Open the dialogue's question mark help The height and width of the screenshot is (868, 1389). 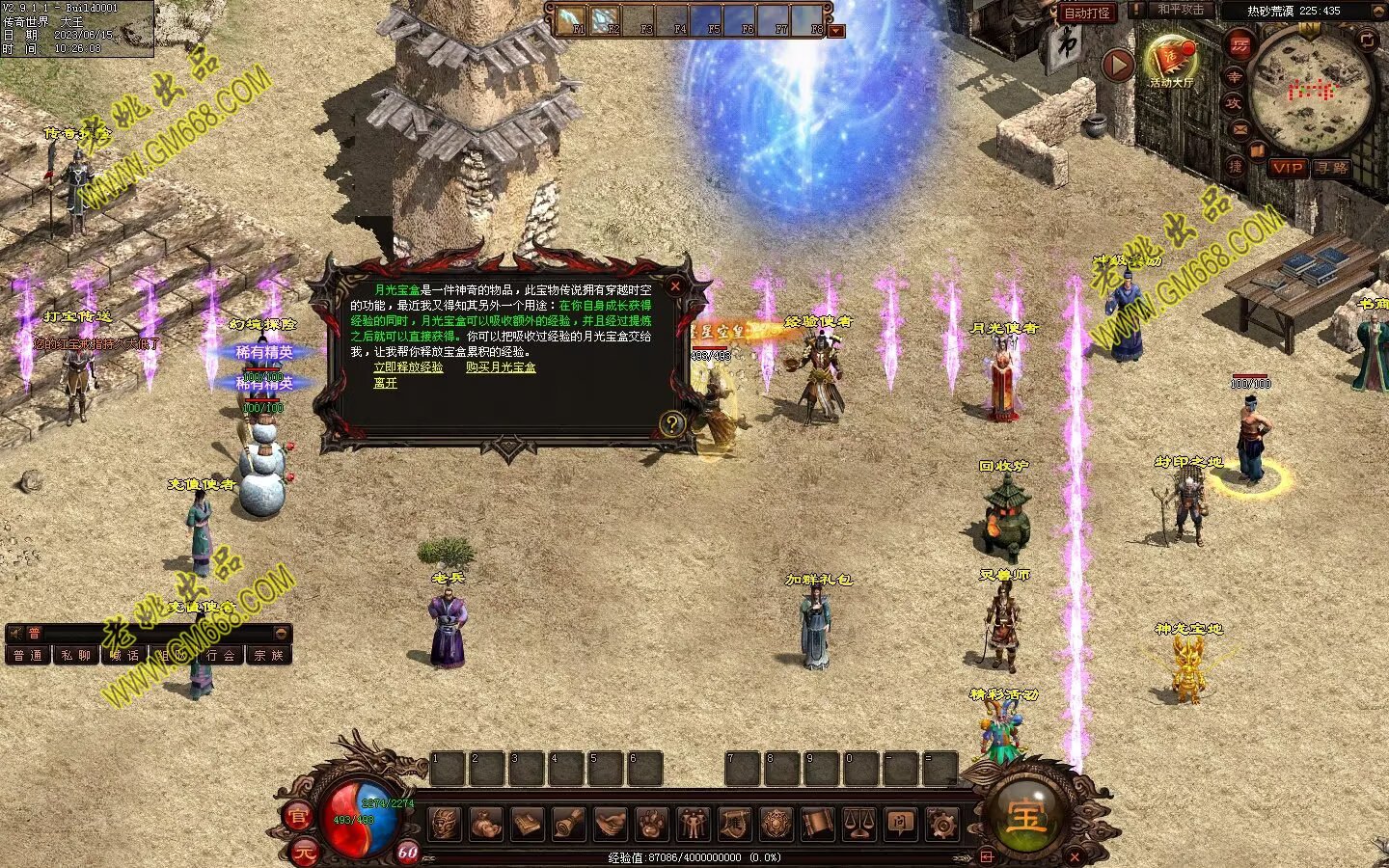[x=671, y=422]
